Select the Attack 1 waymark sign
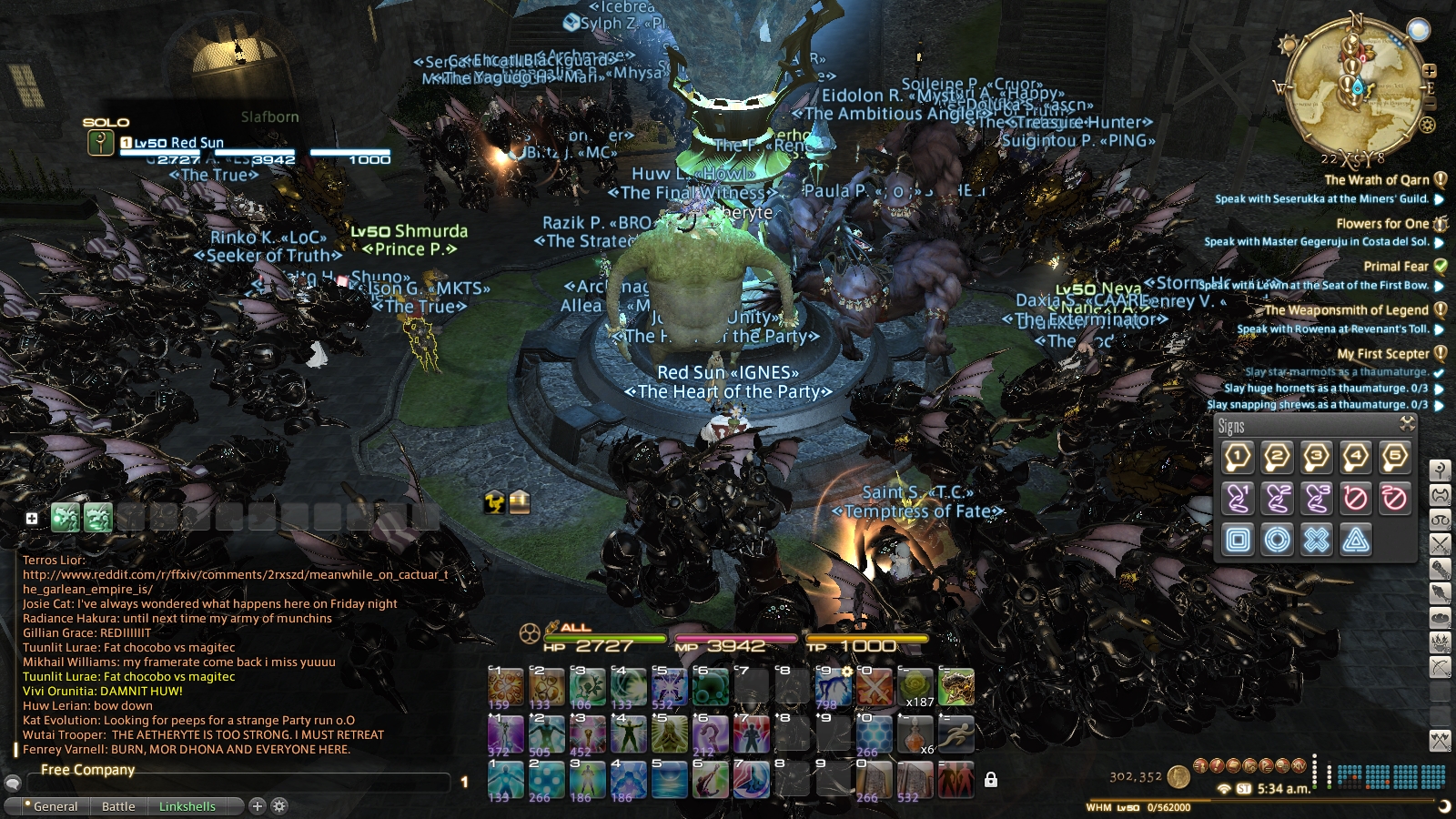1456x819 pixels. coord(1239,457)
